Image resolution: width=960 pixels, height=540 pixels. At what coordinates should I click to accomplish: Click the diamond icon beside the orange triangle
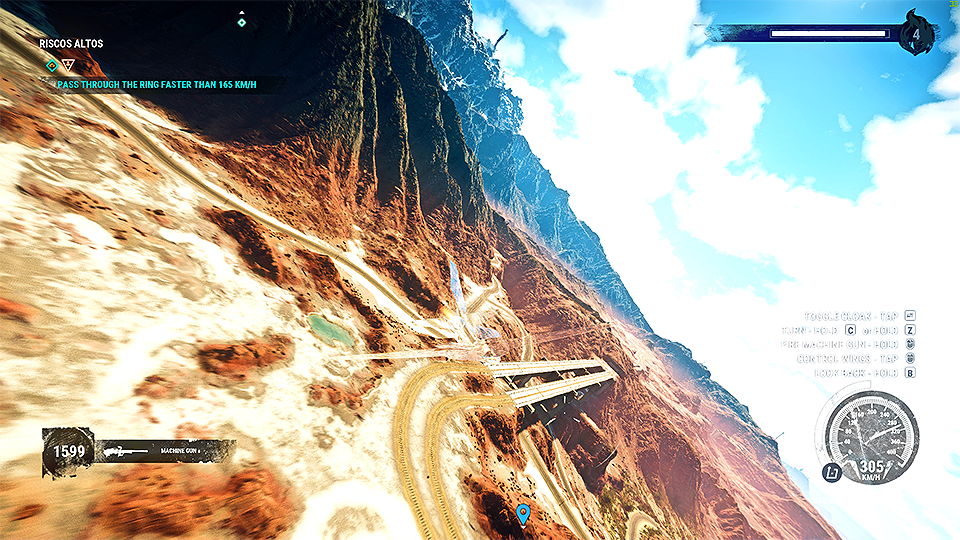click(52, 66)
